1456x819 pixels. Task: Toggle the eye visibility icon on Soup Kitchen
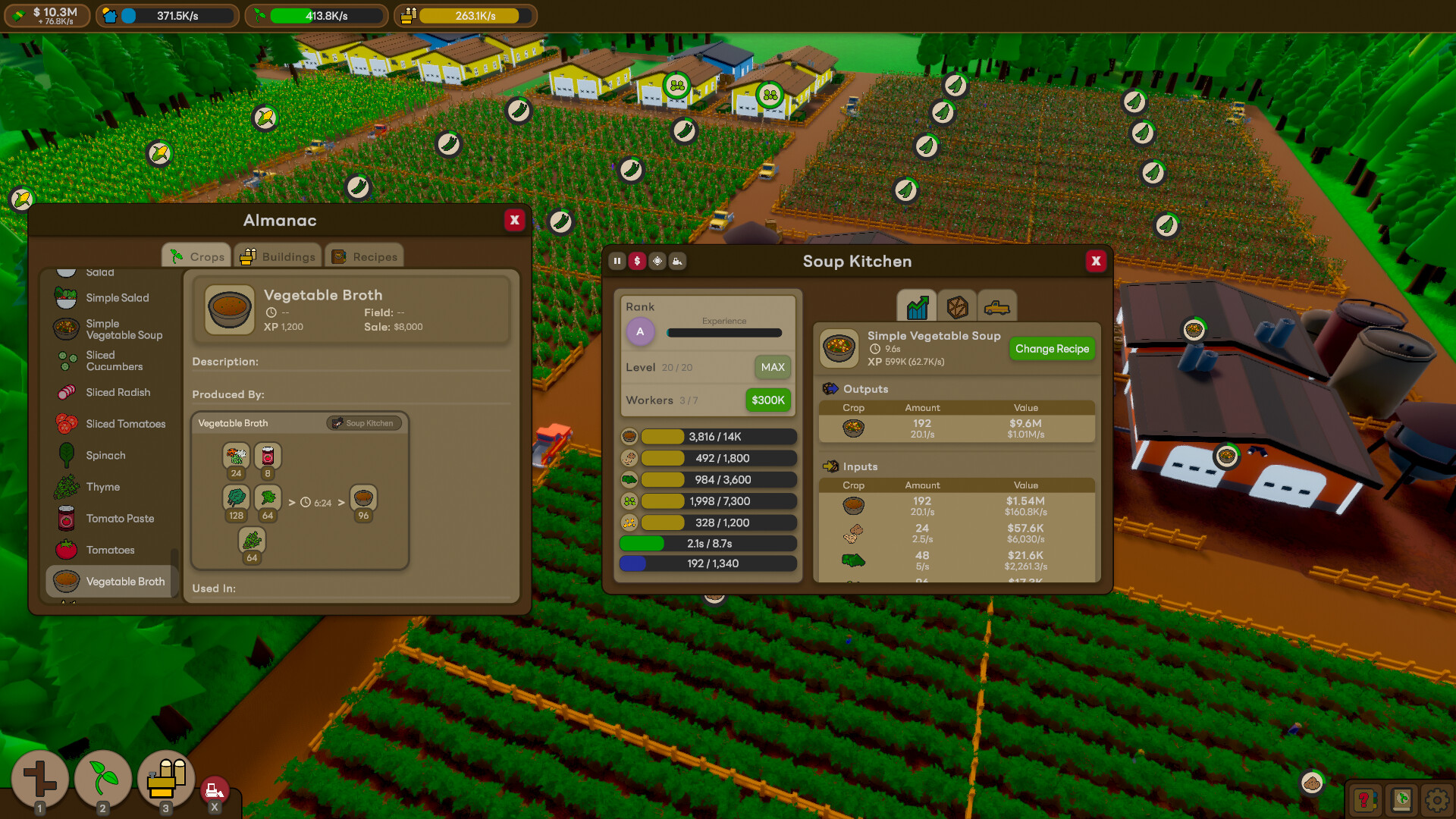(657, 261)
